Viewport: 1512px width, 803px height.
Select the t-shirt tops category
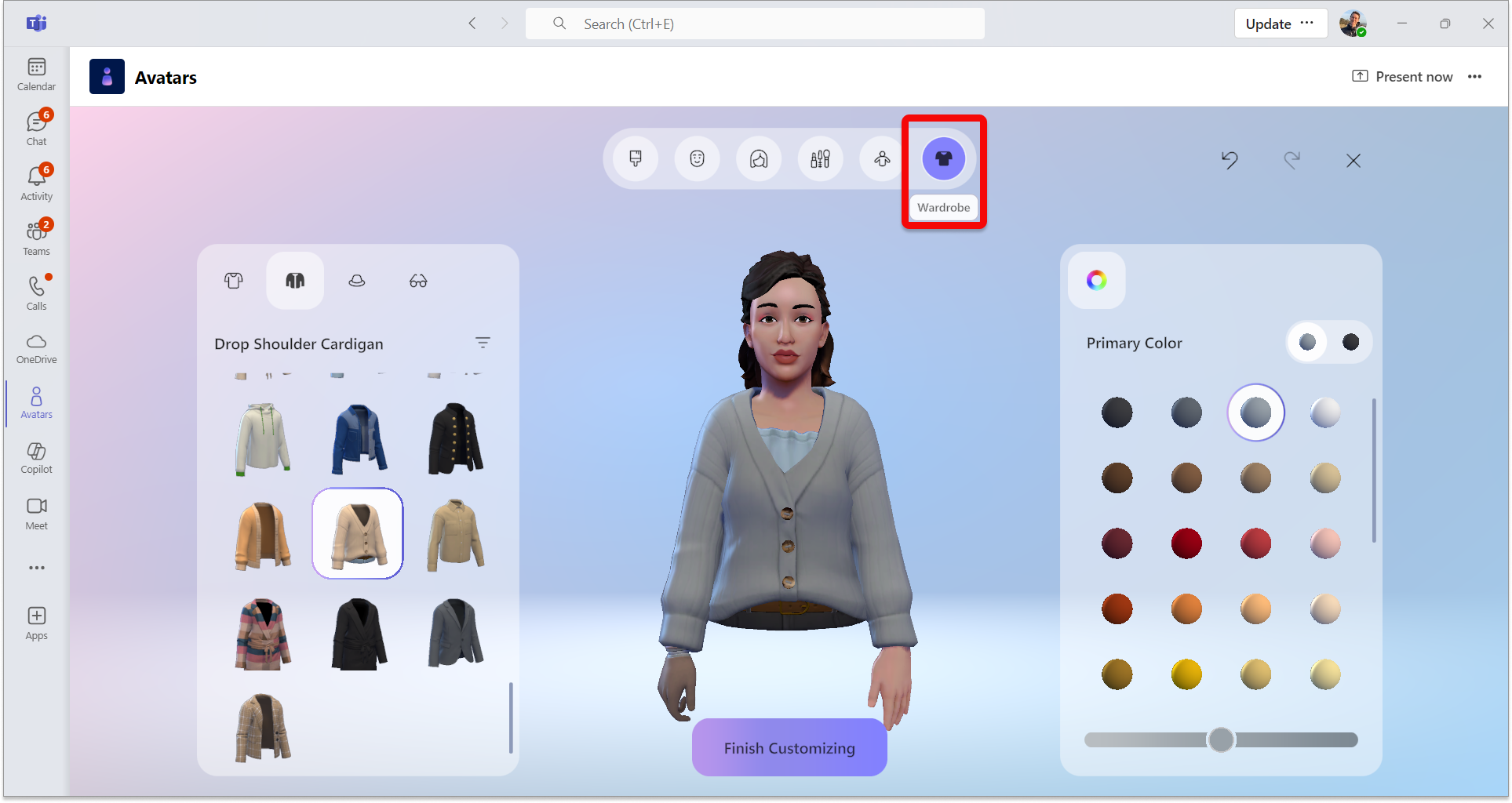click(233, 280)
